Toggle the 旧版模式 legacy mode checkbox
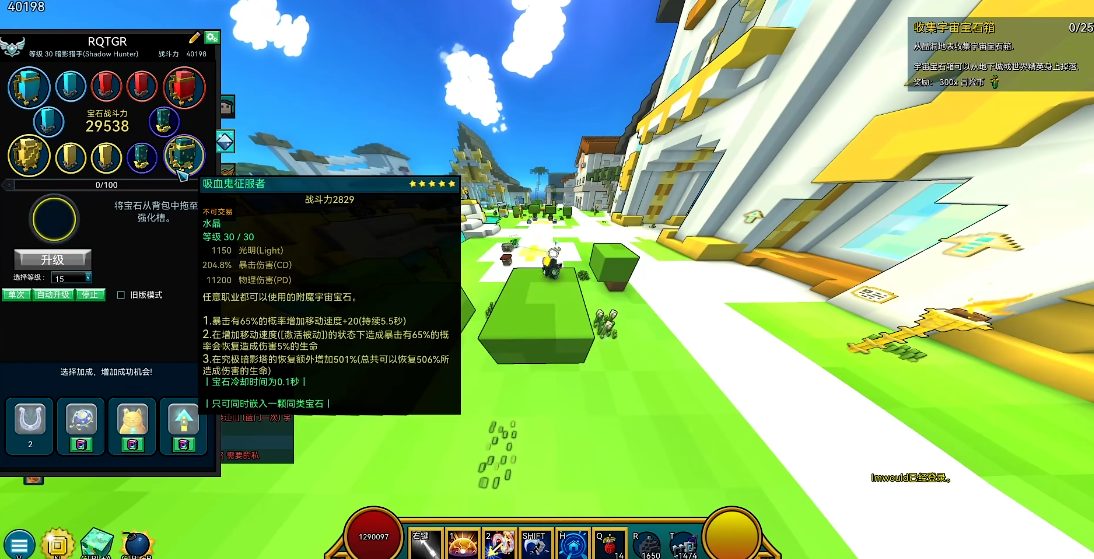1094x559 pixels. coord(121,295)
